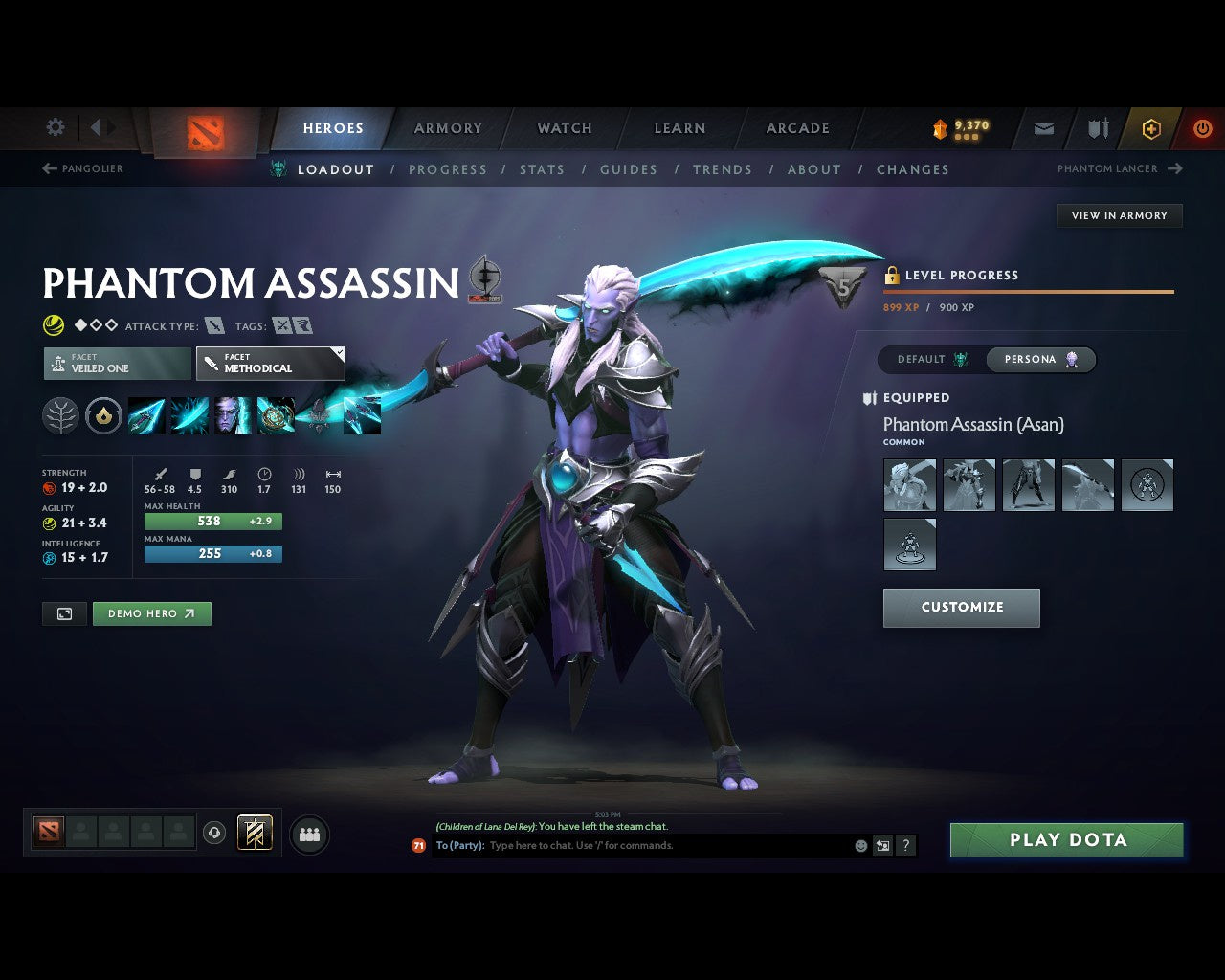Open the Guides sub-tab
Screen dimensions: 1225x980
(628, 169)
